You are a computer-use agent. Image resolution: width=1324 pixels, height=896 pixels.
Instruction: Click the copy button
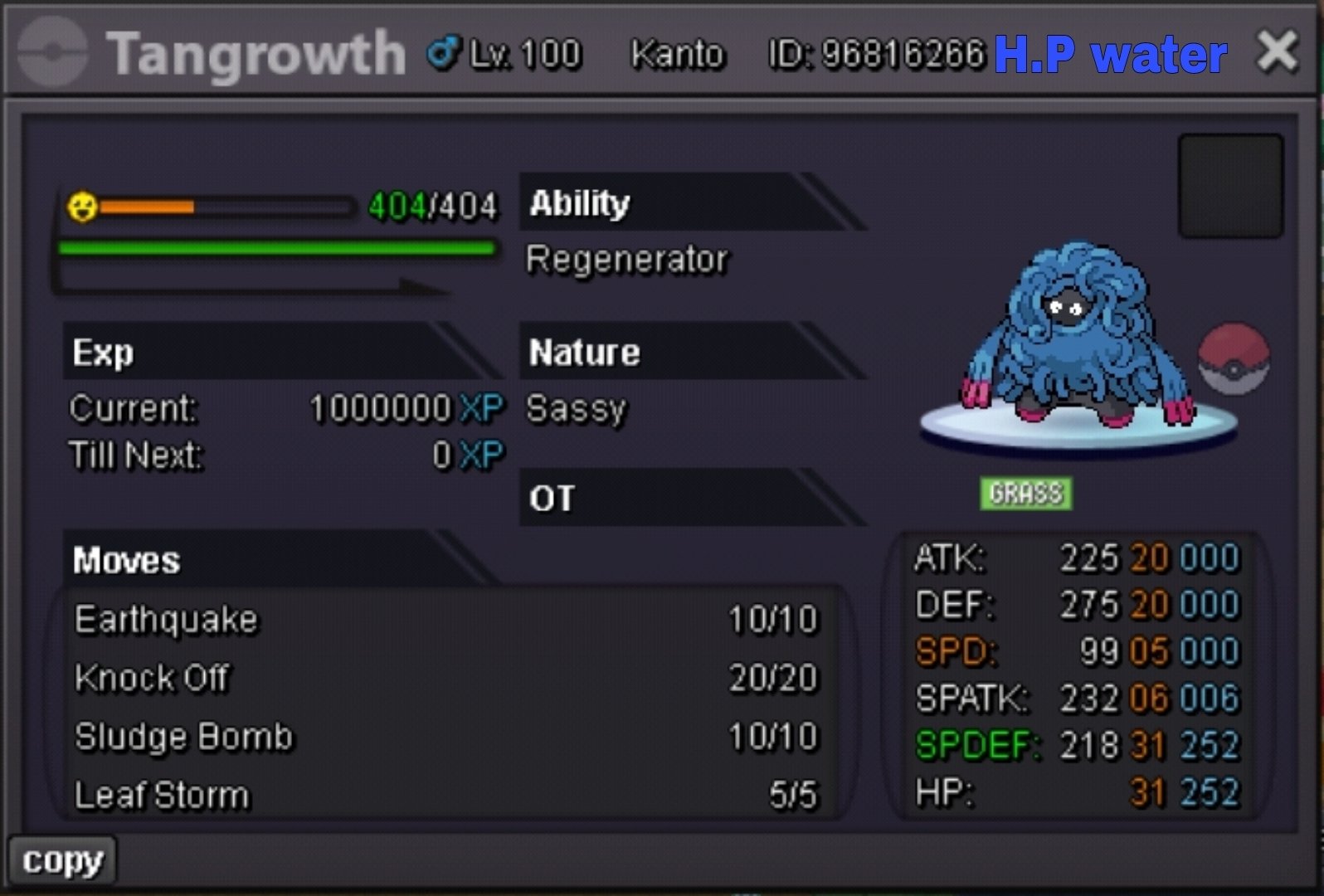(62, 860)
